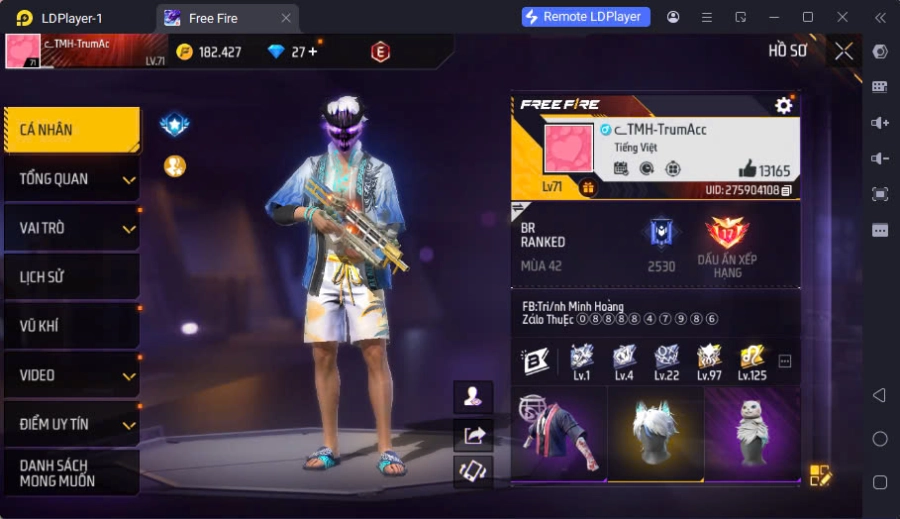Open the Vai Trò menu entry

click(x=71, y=228)
